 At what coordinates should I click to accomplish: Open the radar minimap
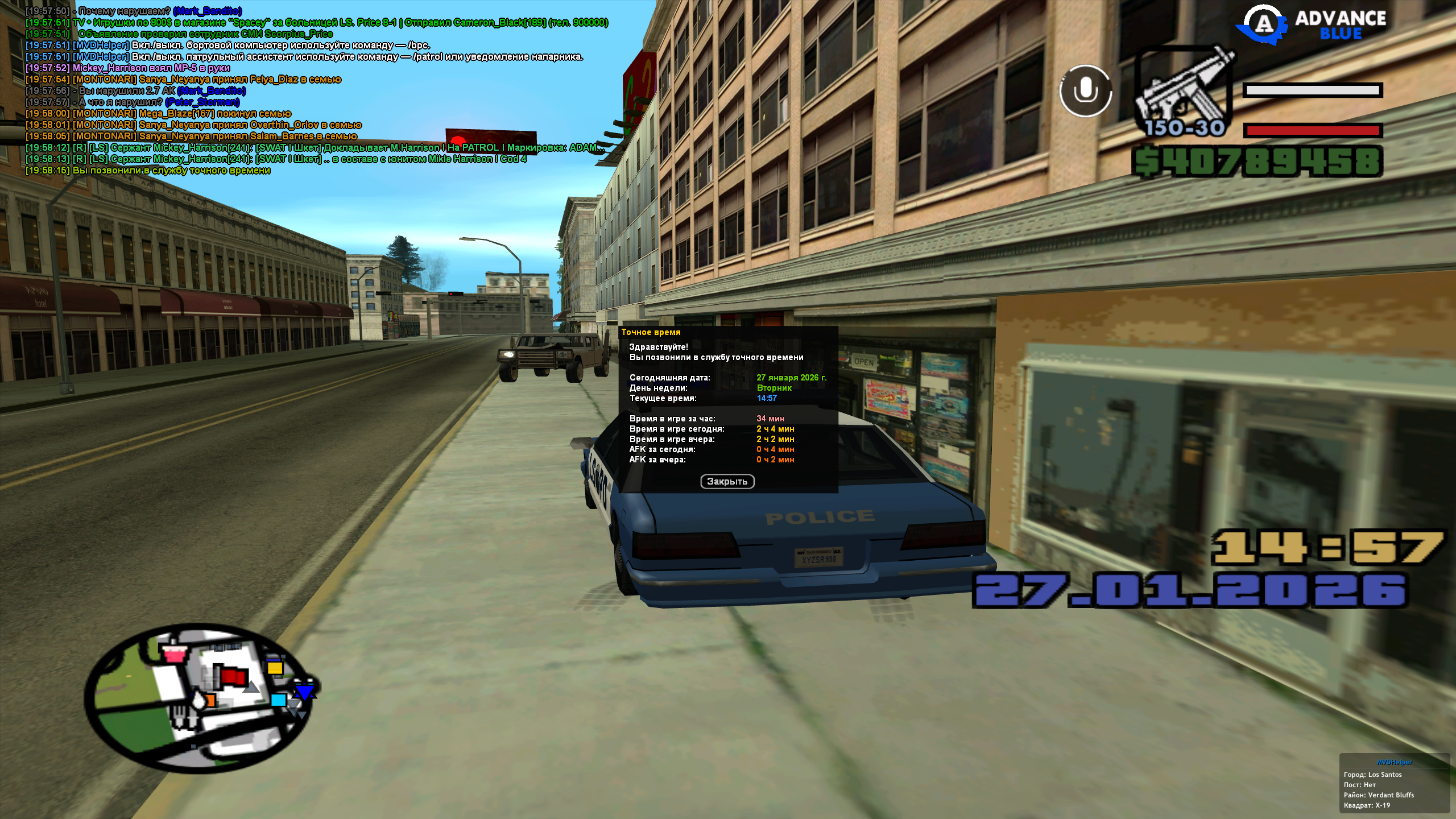point(199,697)
